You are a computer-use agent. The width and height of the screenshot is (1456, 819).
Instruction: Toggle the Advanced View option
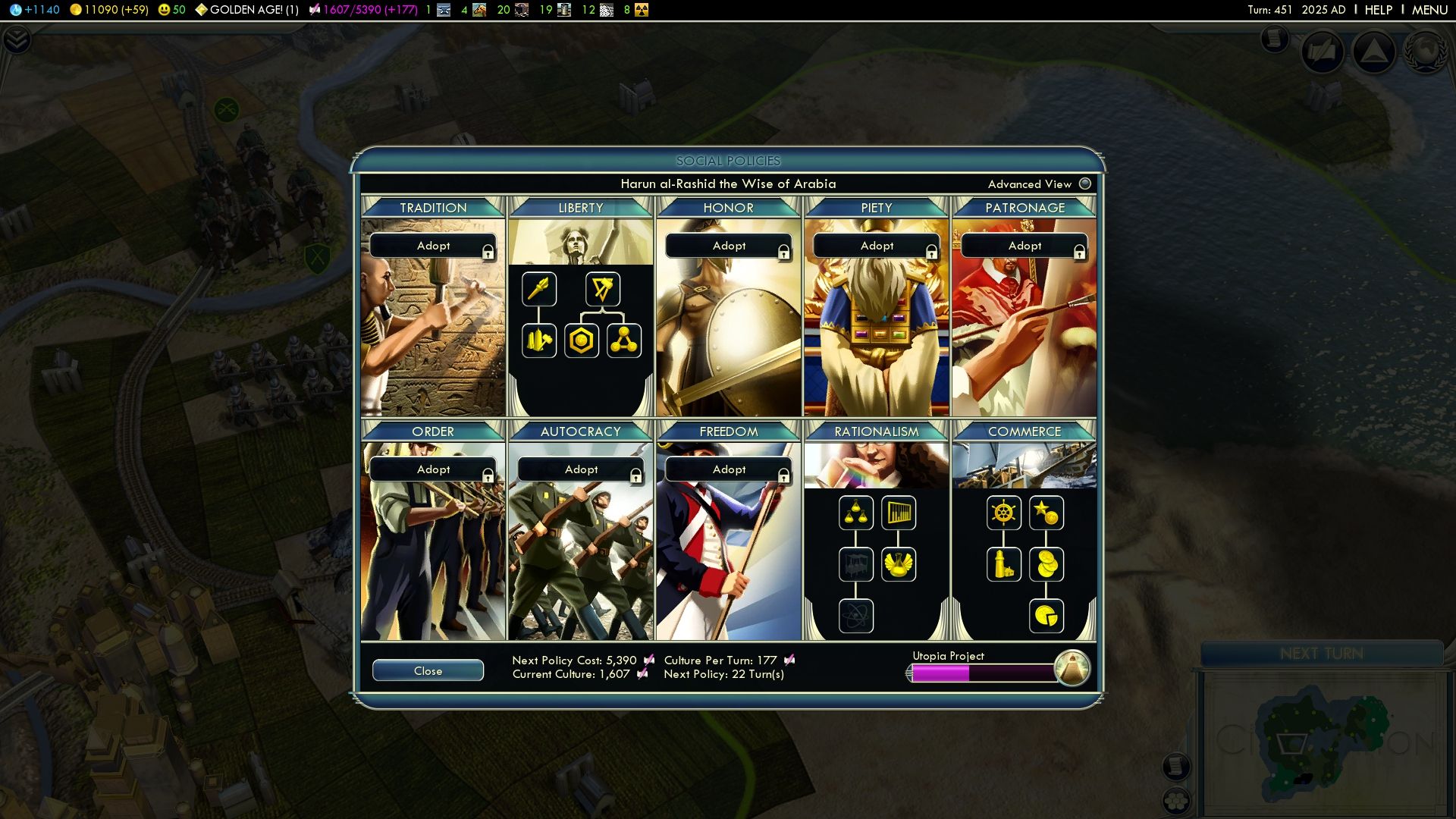click(x=1084, y=184)
